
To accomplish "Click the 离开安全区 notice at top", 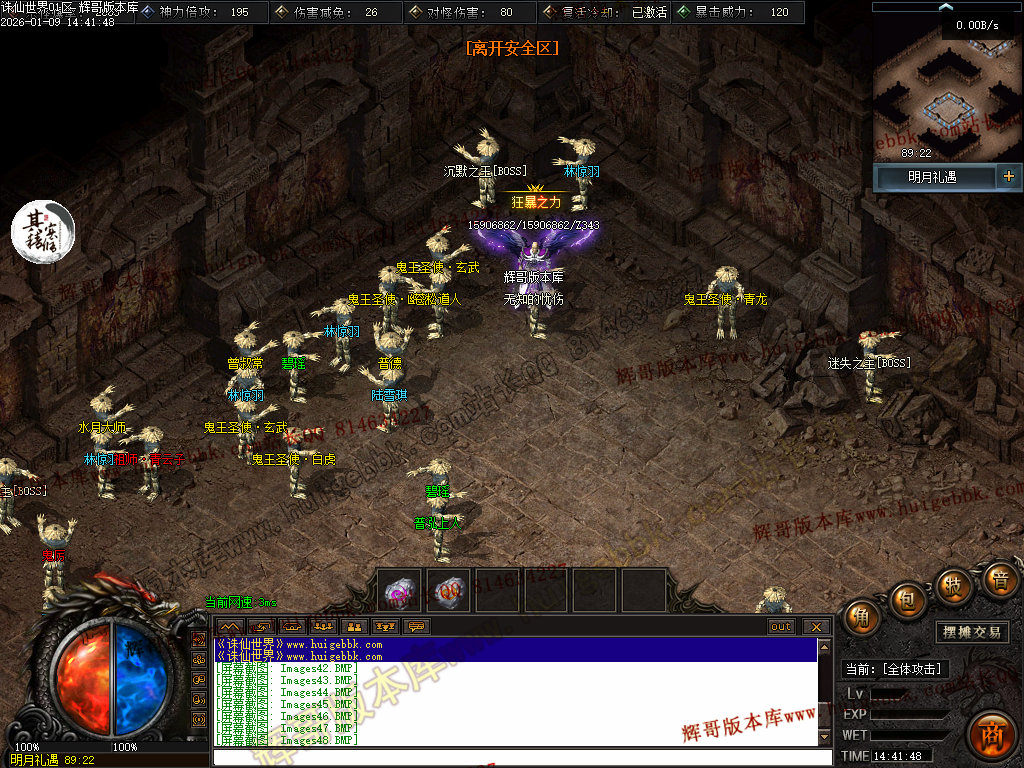I will (512, 47).
